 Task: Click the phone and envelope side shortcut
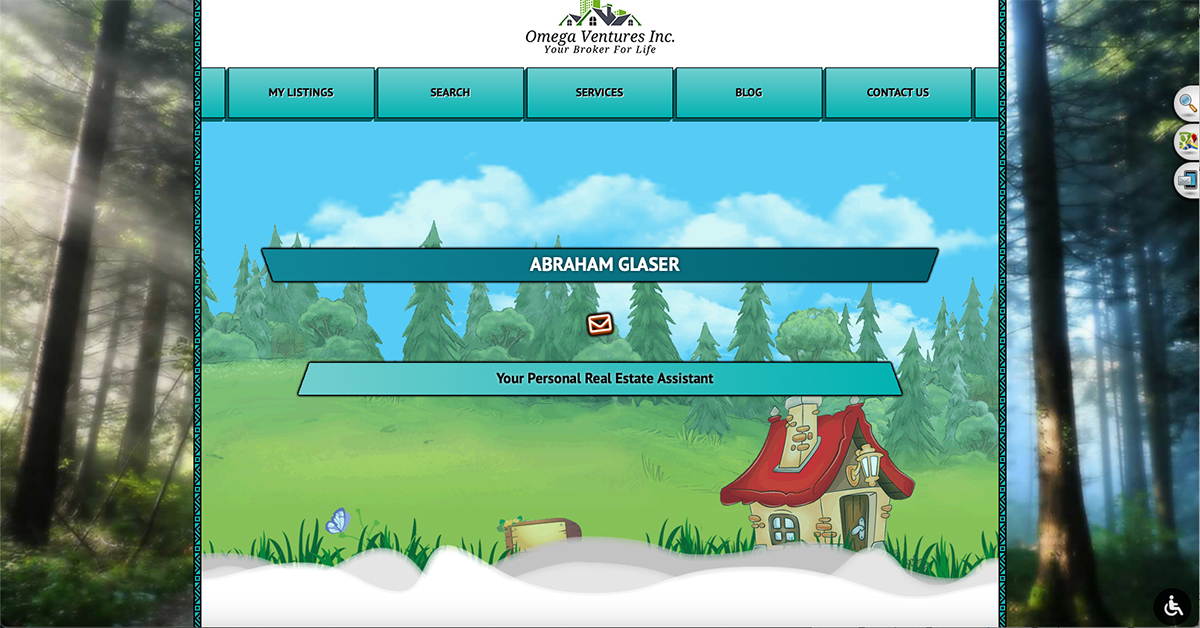pos(1187,180)
